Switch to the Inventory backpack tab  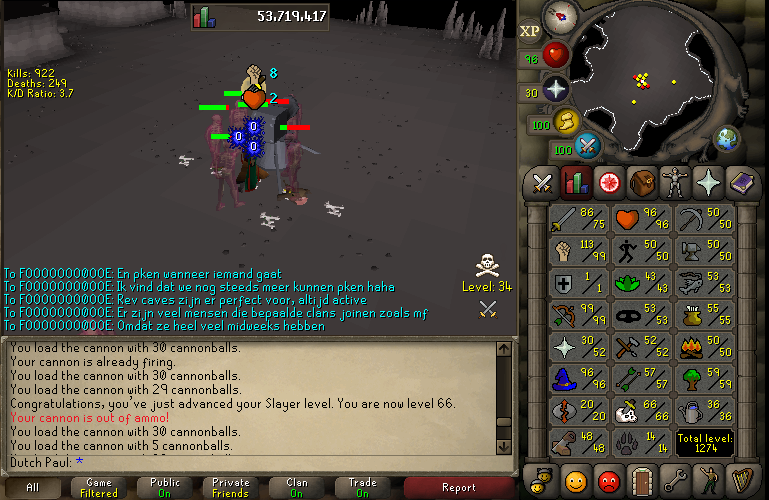coord(641,183)
